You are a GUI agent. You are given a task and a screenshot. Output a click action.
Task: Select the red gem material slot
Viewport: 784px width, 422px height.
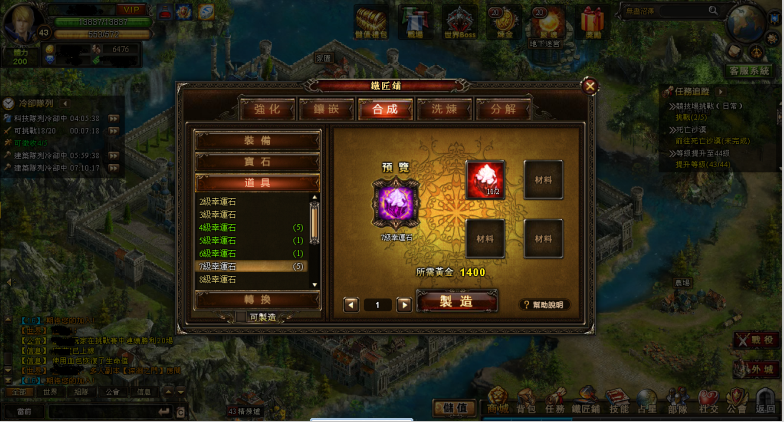[x=486, y=180]
